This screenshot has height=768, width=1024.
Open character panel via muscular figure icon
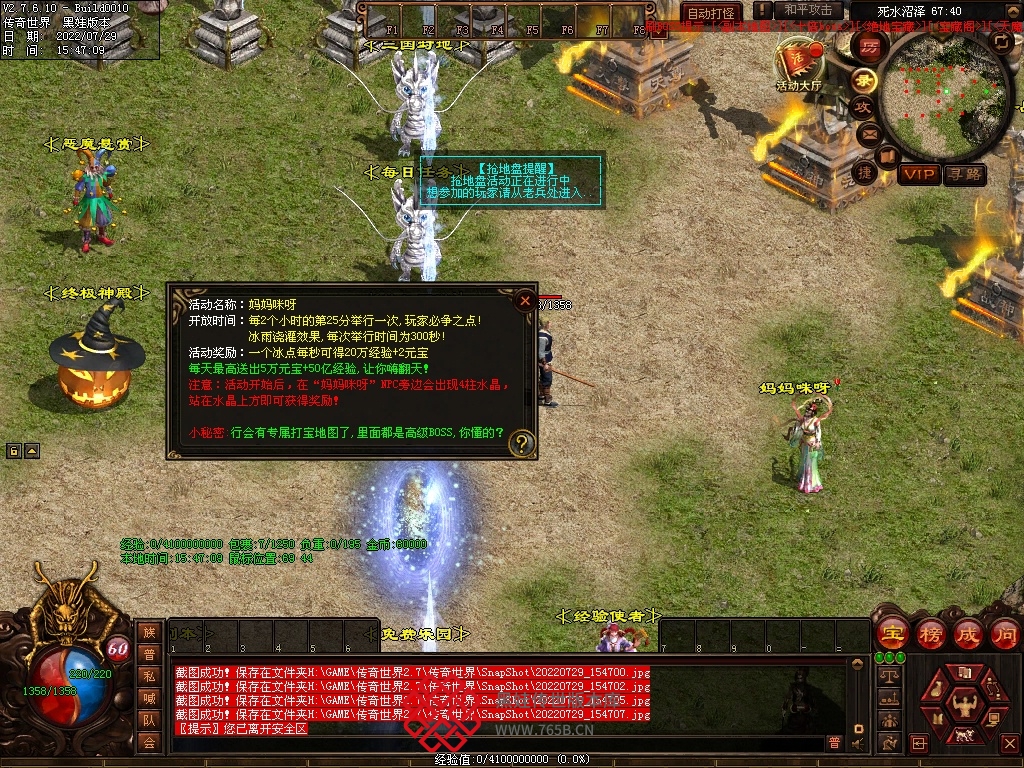[x=964, y=704]
